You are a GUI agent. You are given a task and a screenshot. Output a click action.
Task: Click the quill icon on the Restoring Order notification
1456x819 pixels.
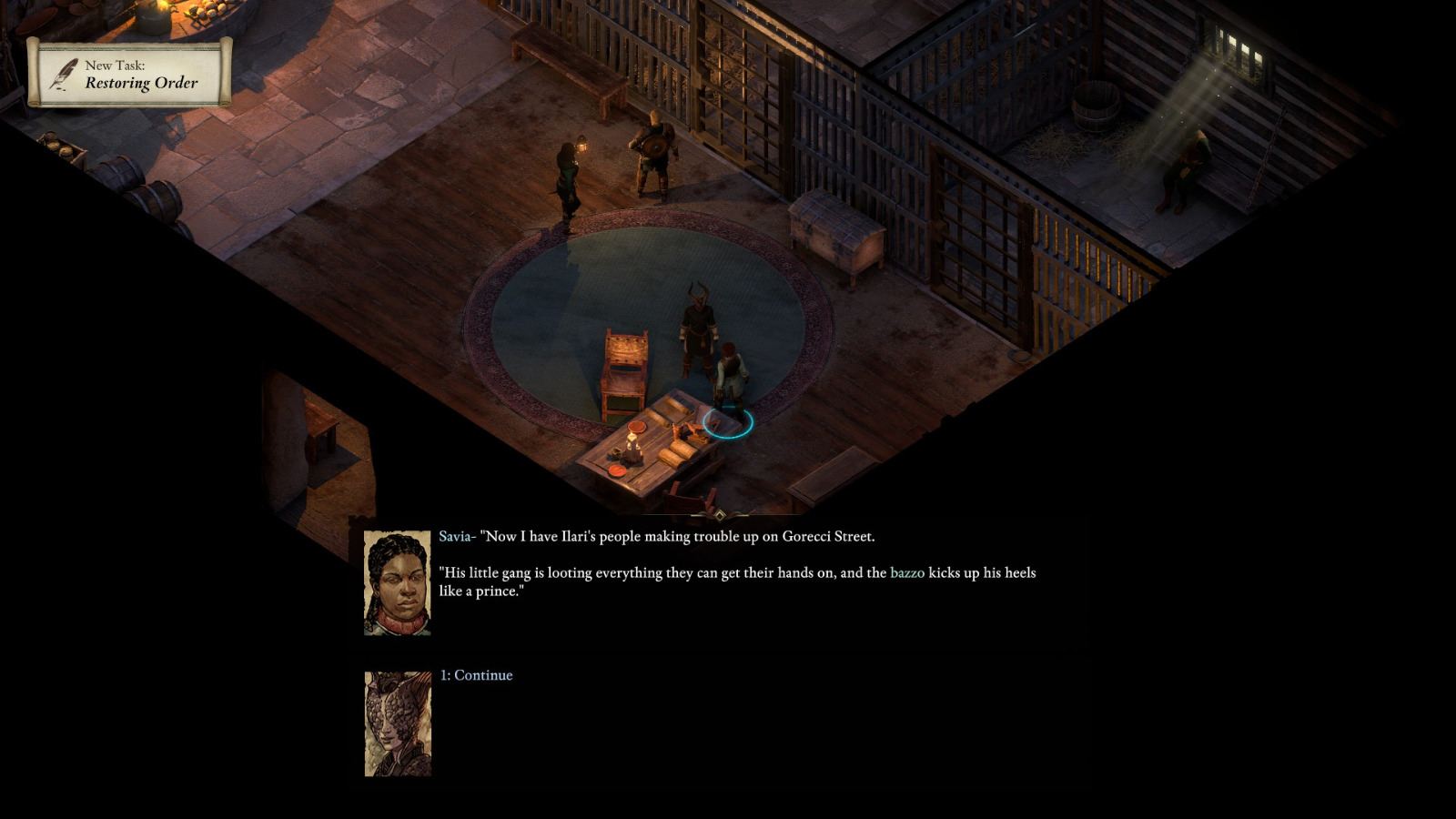[x=62, y=76]
